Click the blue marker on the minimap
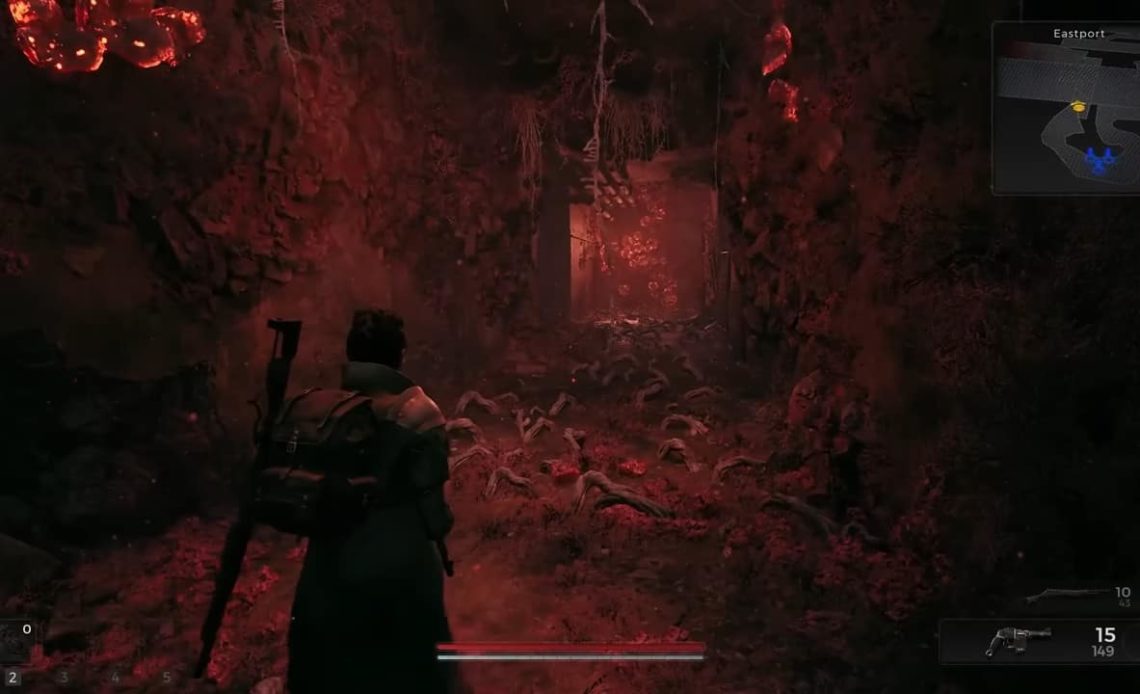This screenshot has width=1140, height=694. pos(1099,159)
